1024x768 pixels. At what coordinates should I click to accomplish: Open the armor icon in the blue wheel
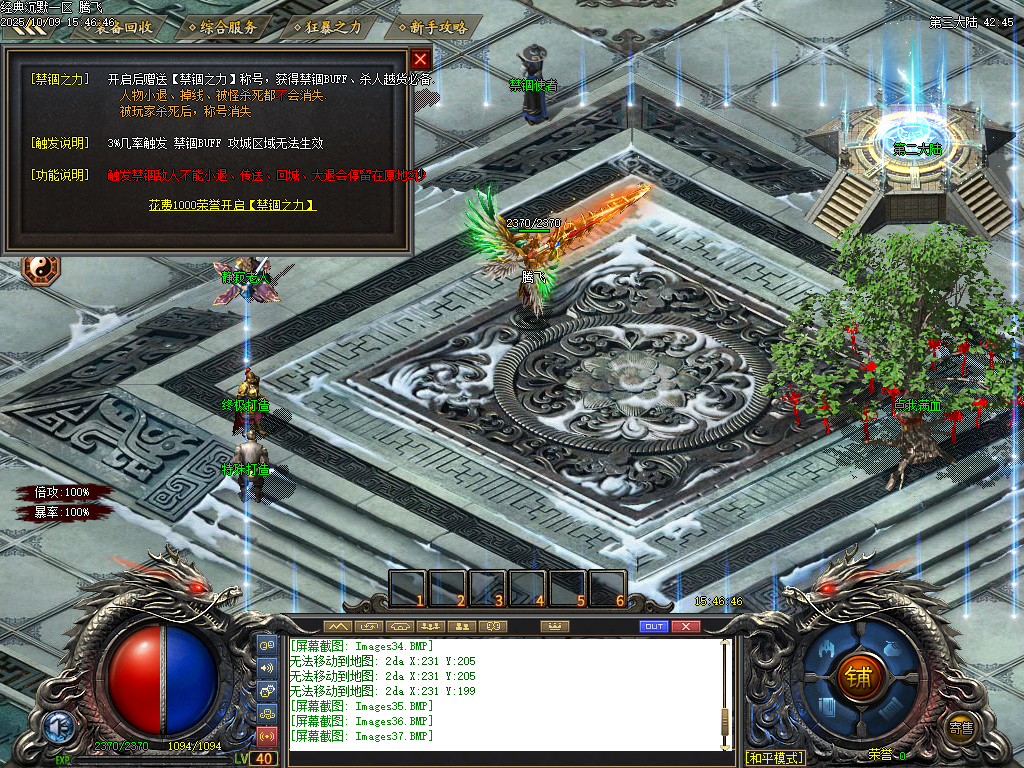(827, 649)
